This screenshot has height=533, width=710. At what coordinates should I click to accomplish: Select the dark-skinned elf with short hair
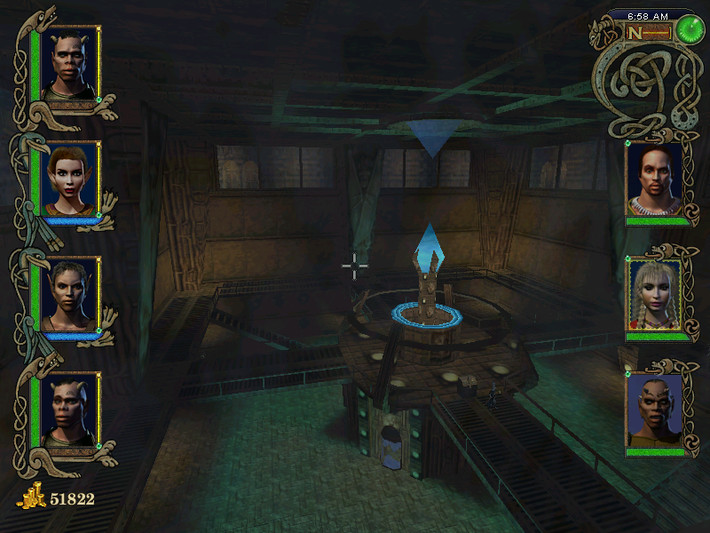(x=72, y=293)
